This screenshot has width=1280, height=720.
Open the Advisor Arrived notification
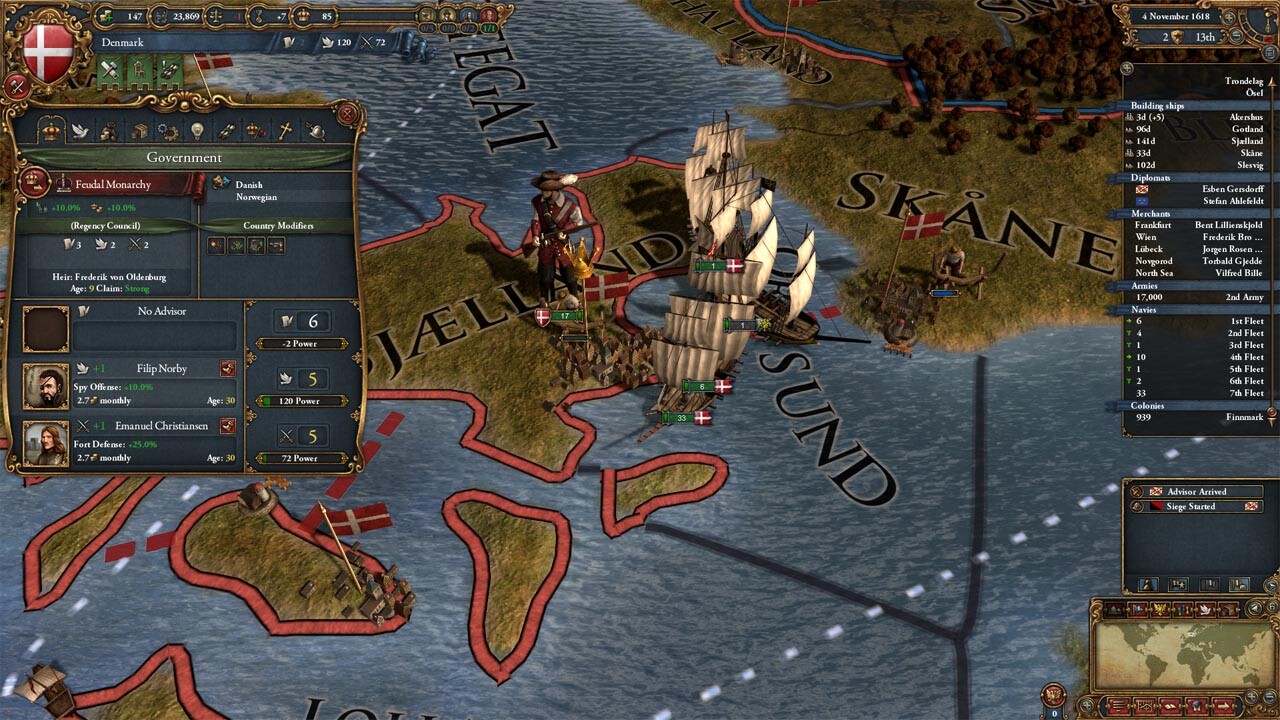point(1196,492)
